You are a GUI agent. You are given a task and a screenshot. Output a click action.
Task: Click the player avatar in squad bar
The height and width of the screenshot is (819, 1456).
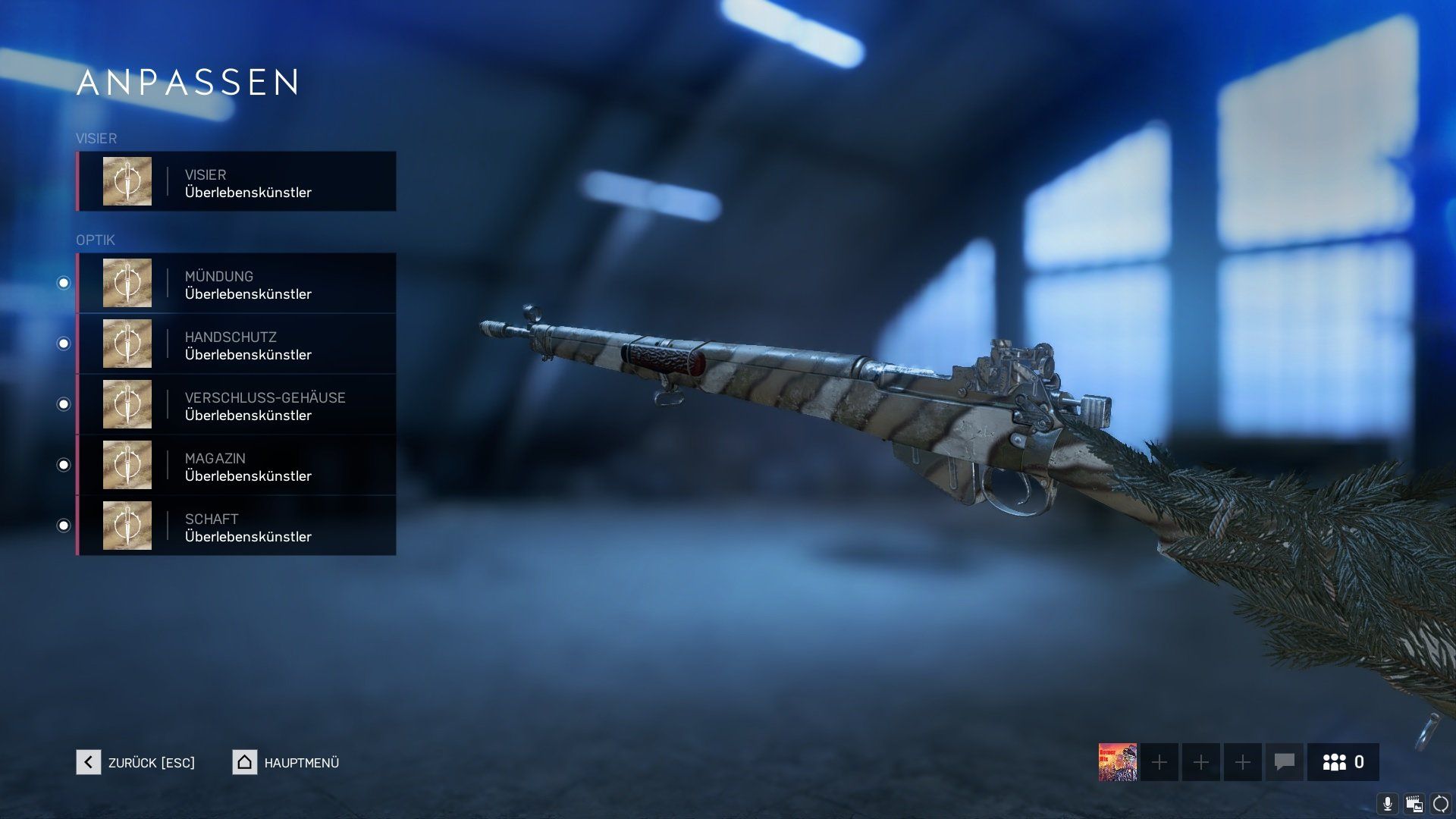point(1118,762)
